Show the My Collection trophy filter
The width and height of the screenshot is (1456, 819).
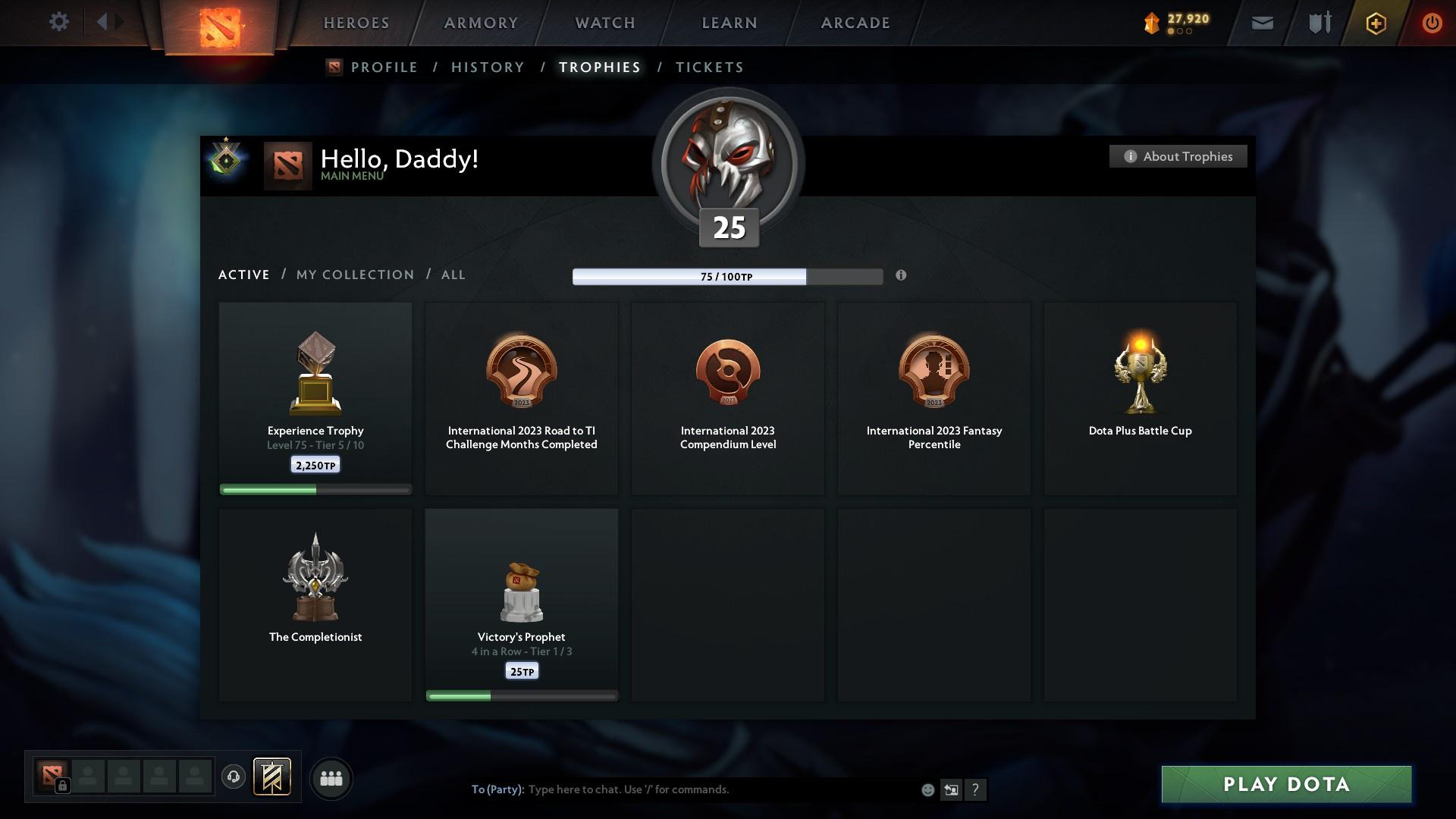tap(355, 275)
